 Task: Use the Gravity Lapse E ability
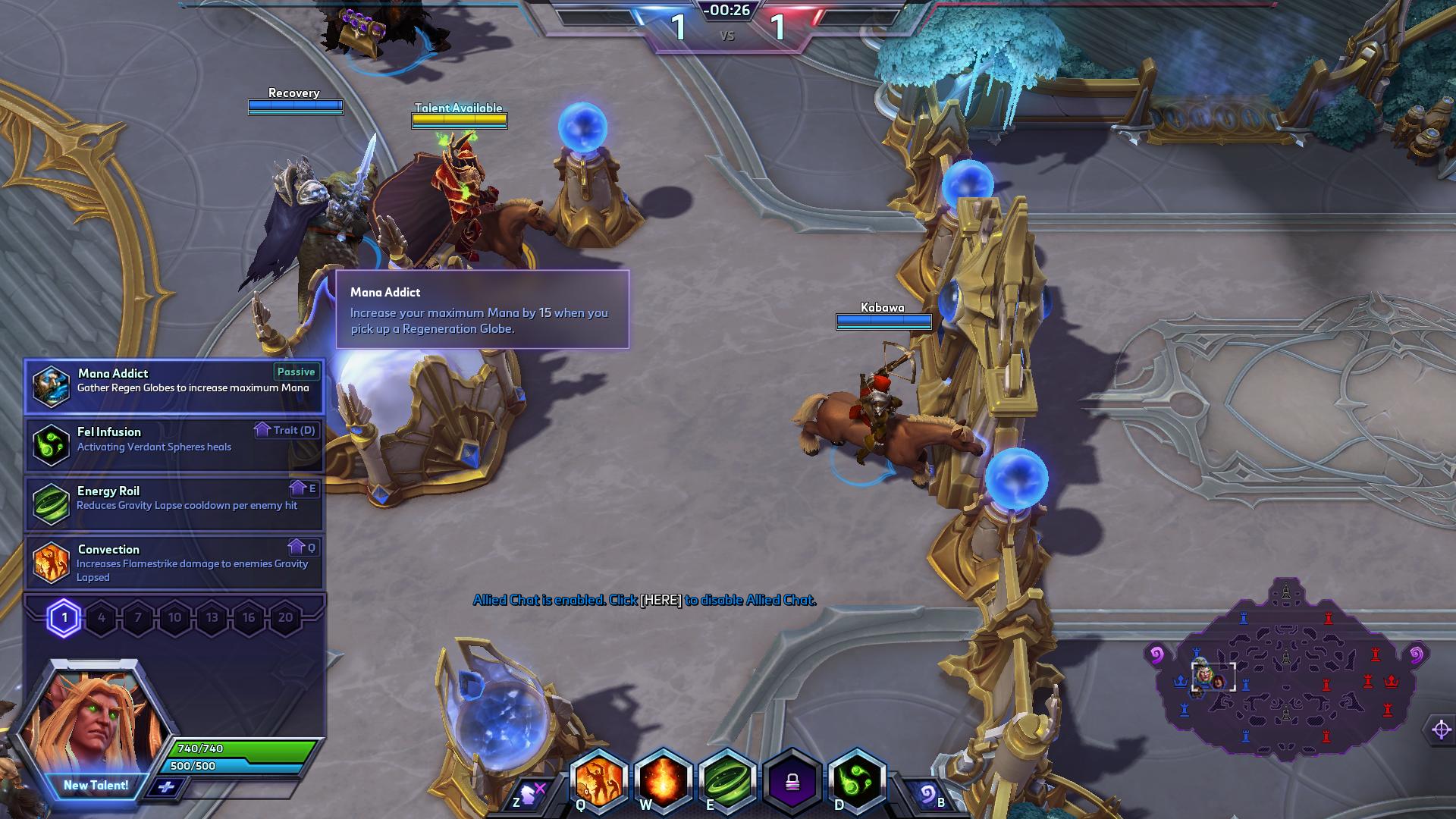[727, 781]
